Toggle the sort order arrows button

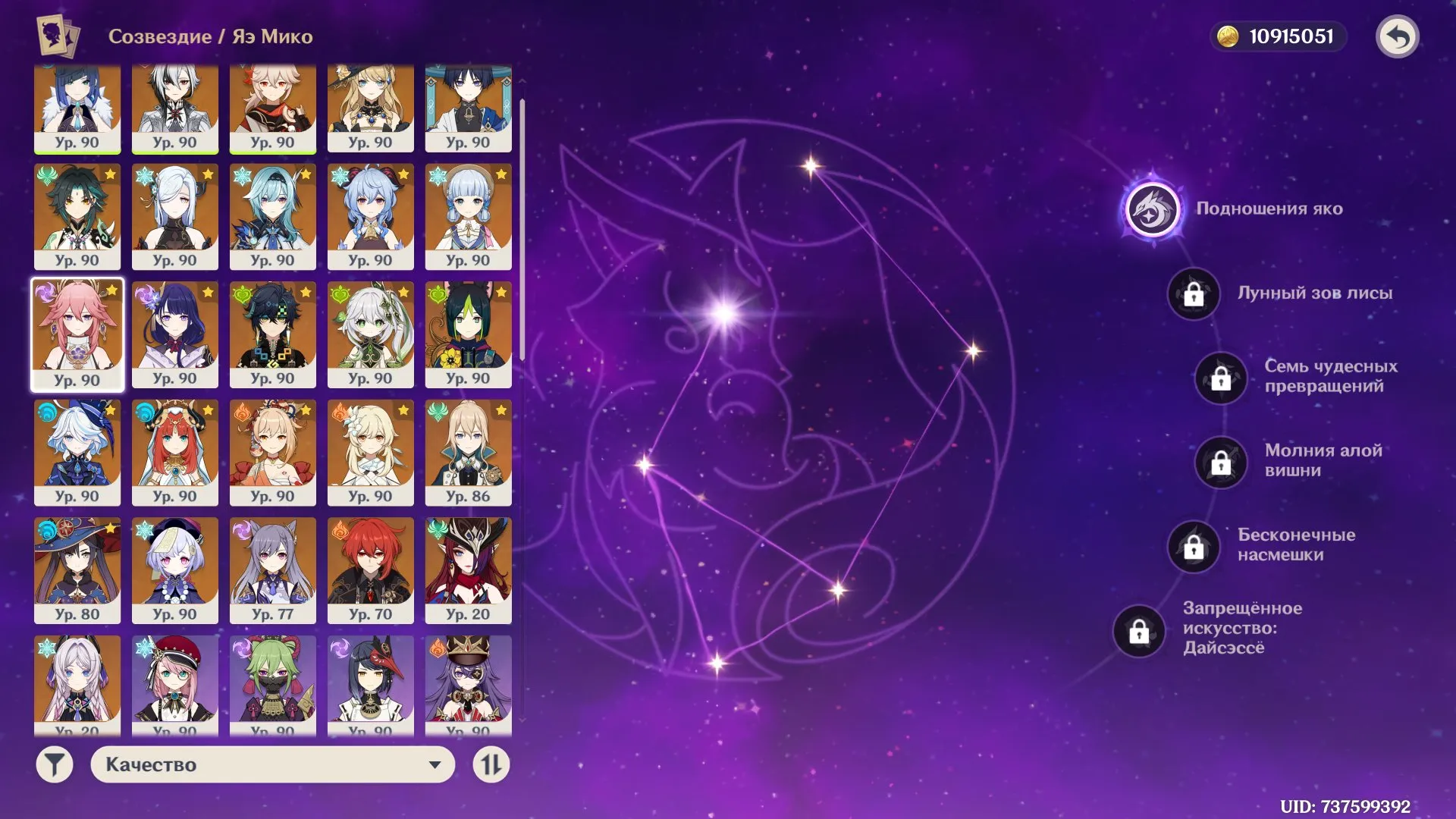(x=490, y=766)
